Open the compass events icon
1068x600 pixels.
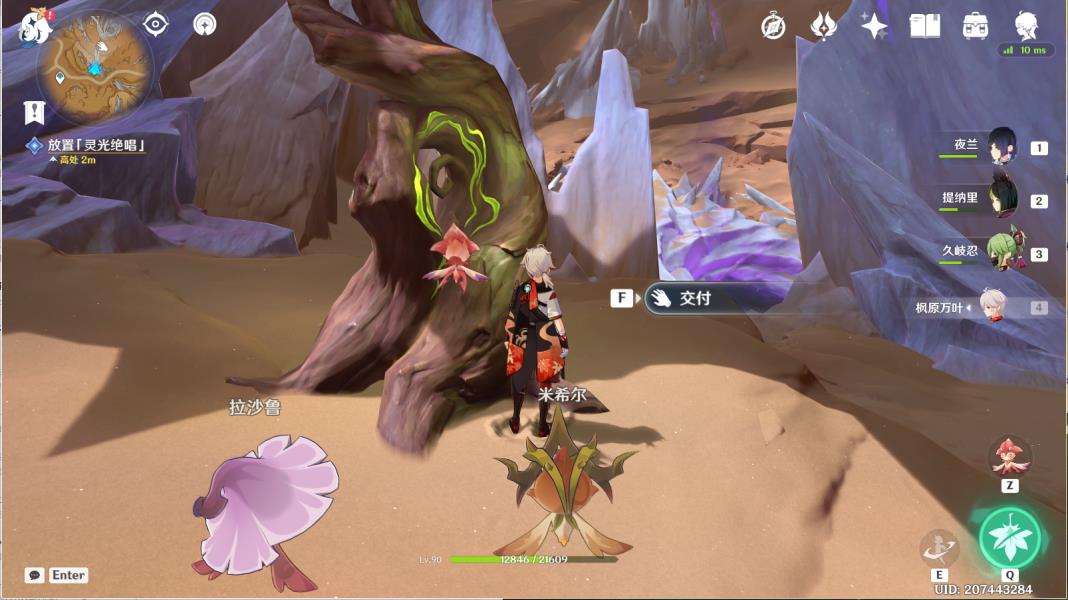click(x=773, y=27)
